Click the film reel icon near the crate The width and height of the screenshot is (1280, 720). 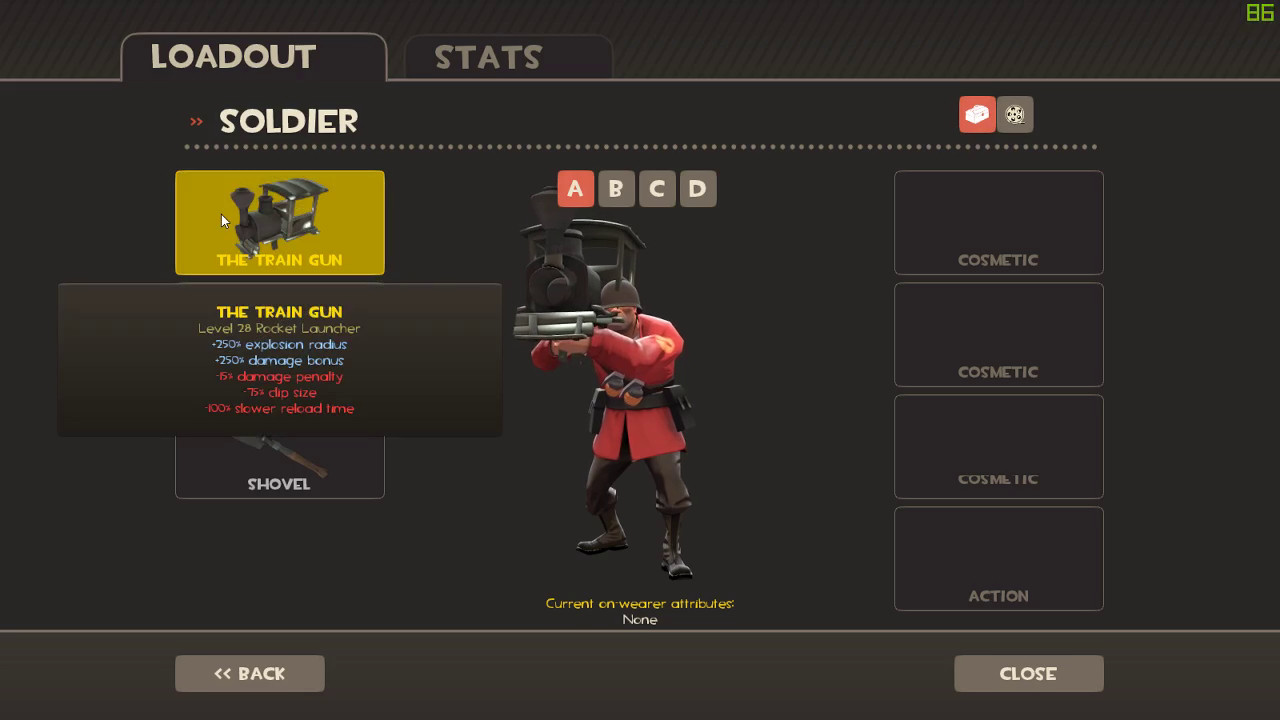pos(1017,114)
